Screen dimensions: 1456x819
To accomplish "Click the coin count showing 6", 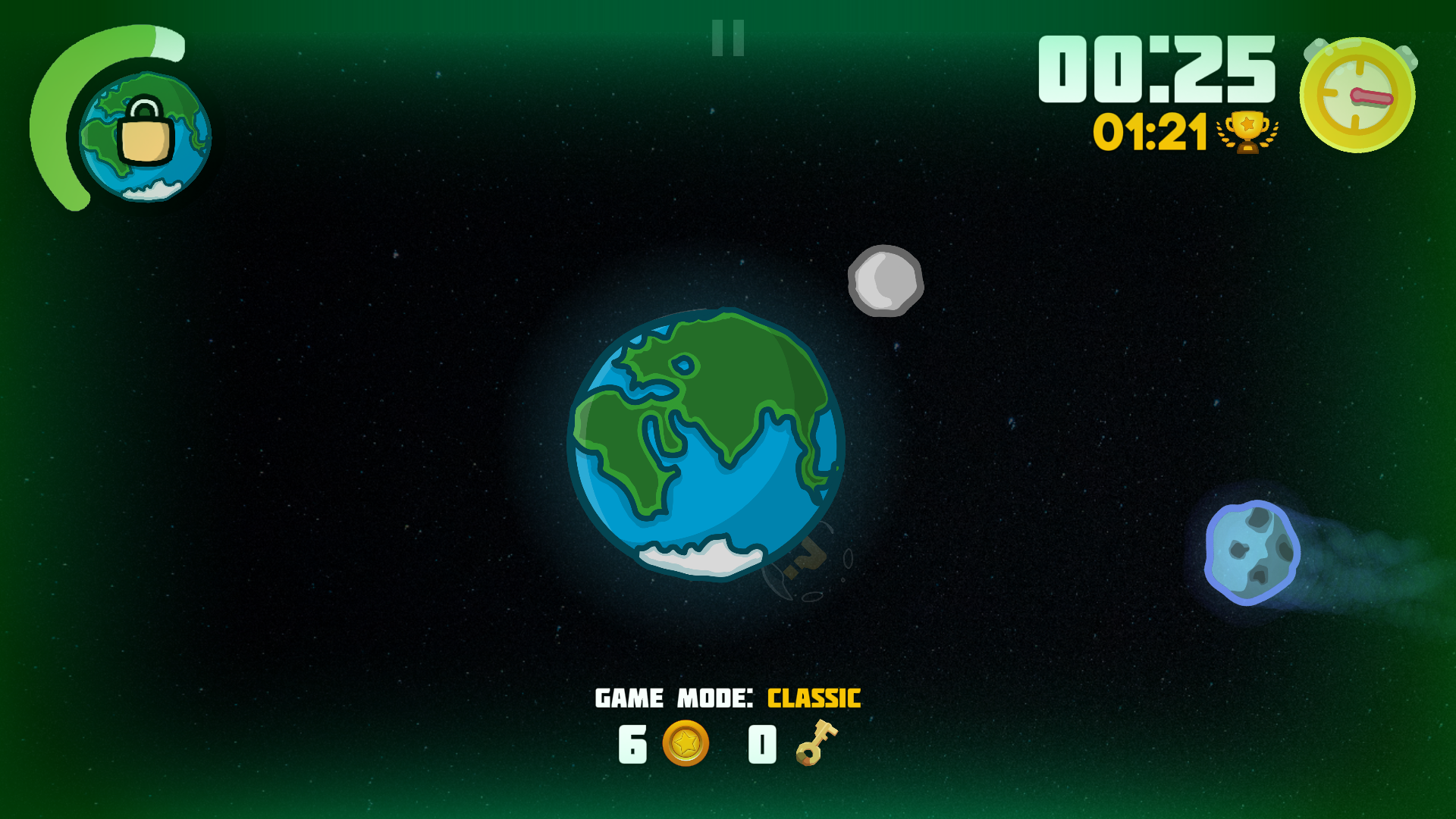I will (x=631, y=744).
